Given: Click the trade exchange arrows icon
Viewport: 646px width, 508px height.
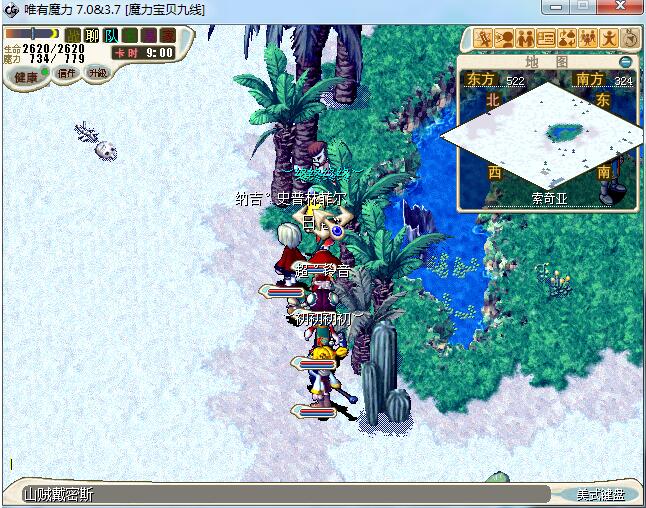Looking at the screenshot, I should click(567, 39).
